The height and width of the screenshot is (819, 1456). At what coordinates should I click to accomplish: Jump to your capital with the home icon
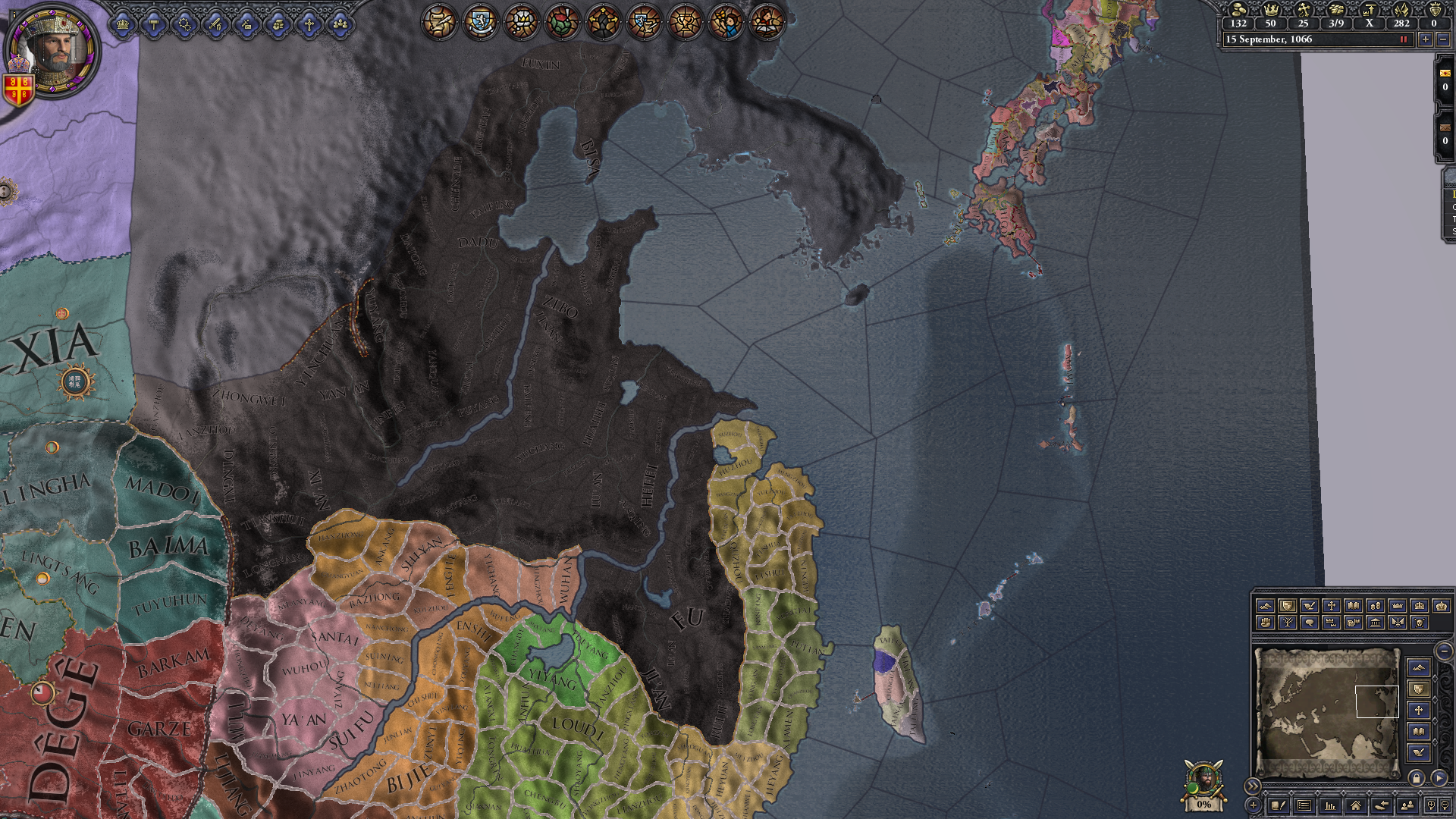coord(1355,806)
